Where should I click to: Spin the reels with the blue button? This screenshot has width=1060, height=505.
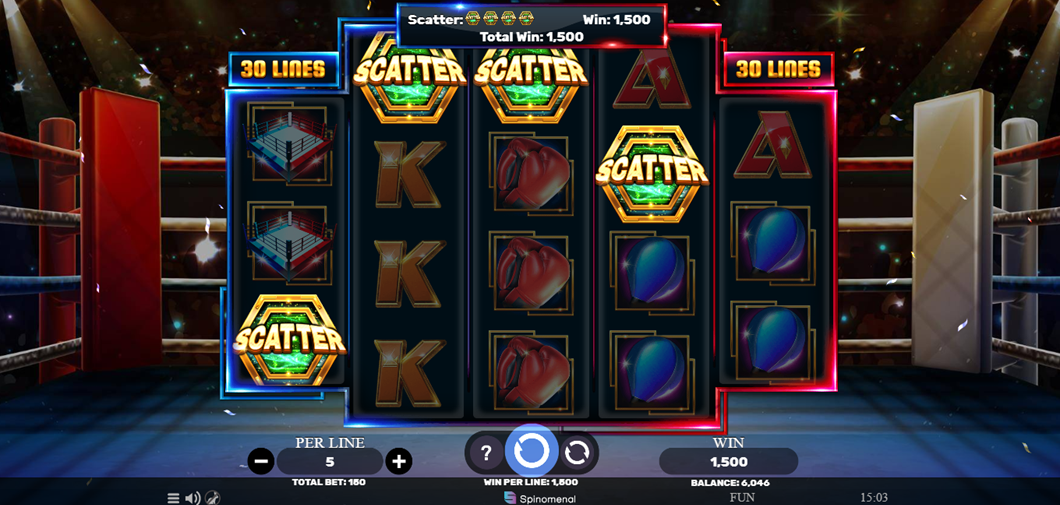tap(531, 452)
